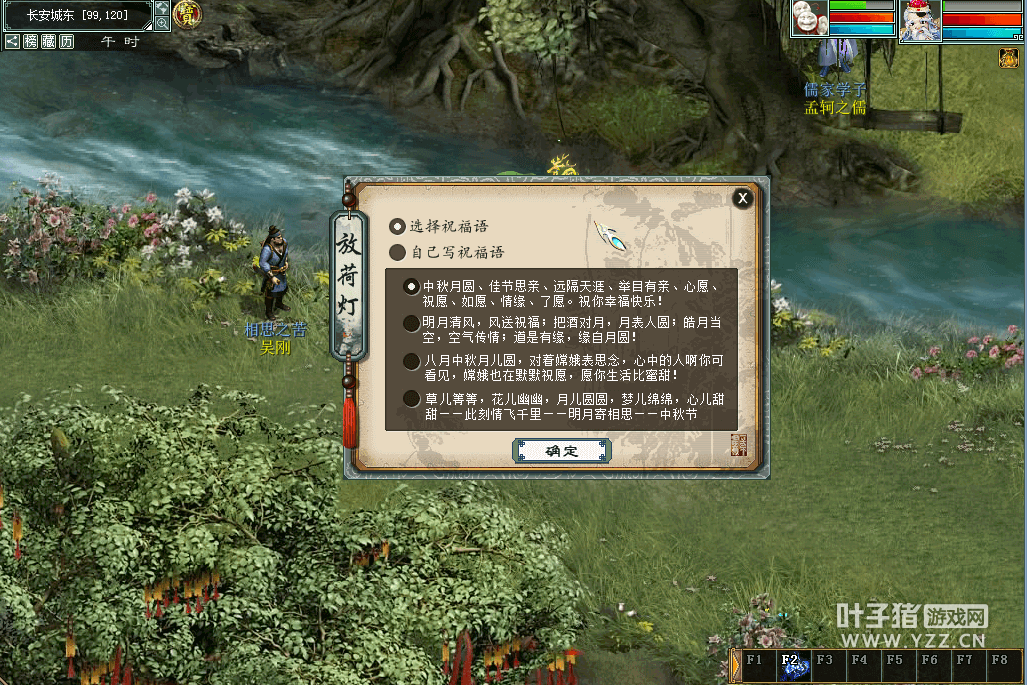The width and height of the screenshot is (1027, 685).
Task: Choose the 八月中秋月儿圆 blessing message
Action: [x=411, y=361]
